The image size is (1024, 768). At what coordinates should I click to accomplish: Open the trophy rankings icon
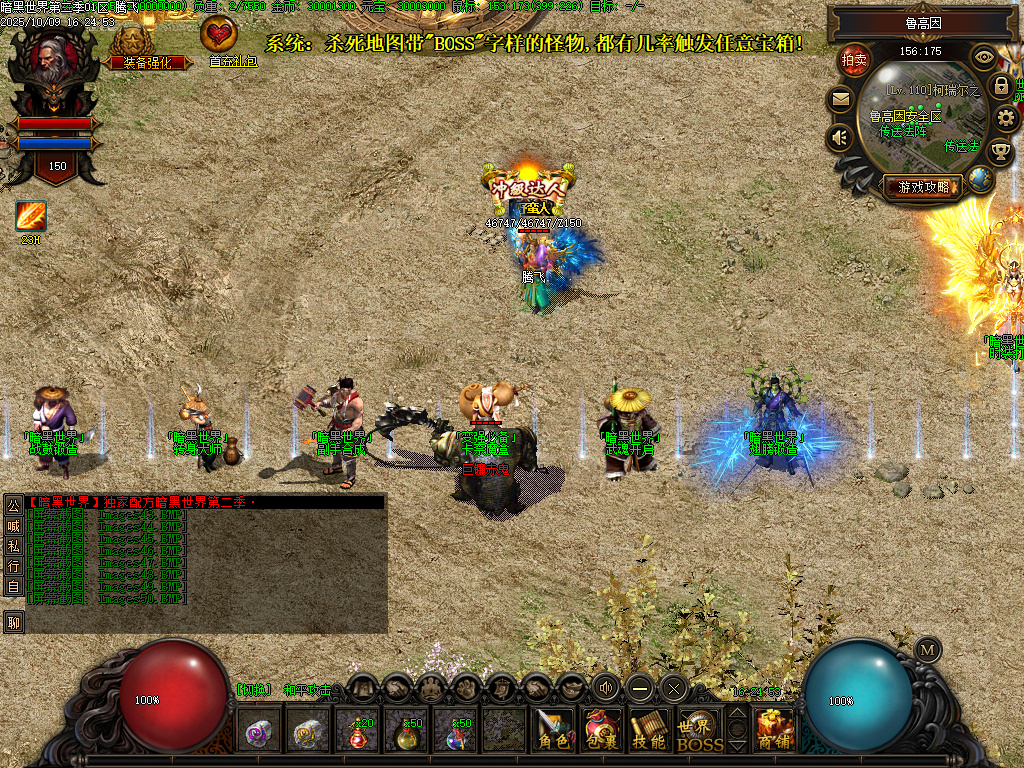tap(999, 152)
